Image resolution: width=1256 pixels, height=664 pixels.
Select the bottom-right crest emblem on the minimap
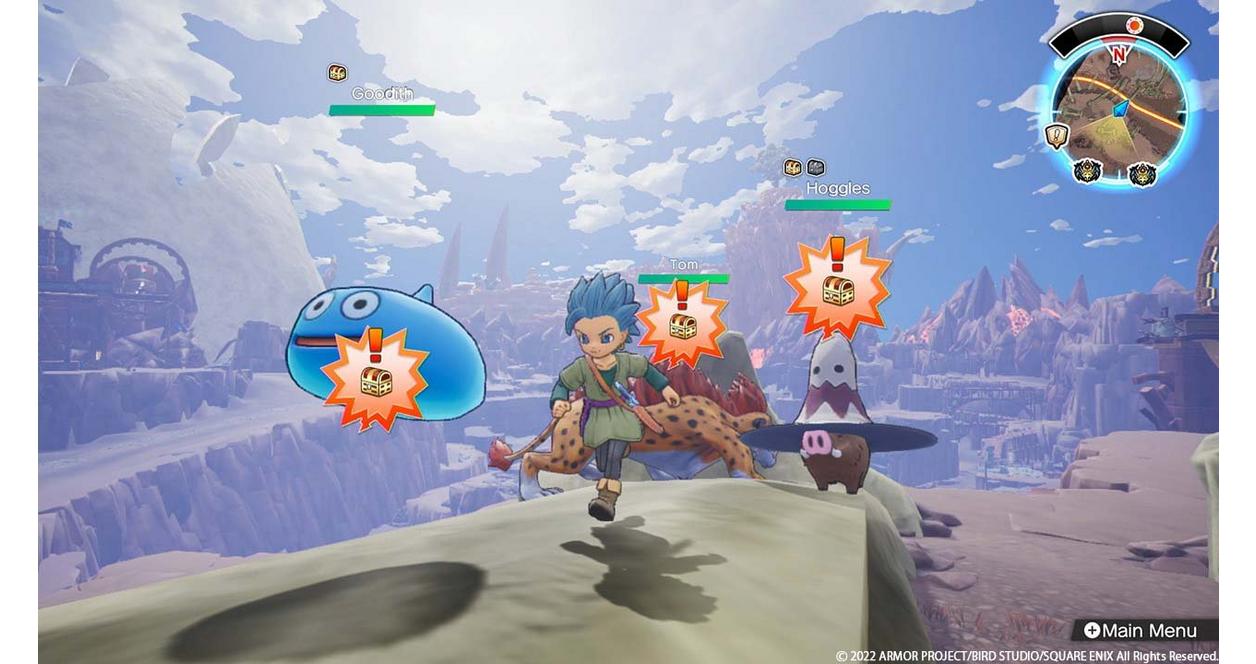(x=1142, y=175)
